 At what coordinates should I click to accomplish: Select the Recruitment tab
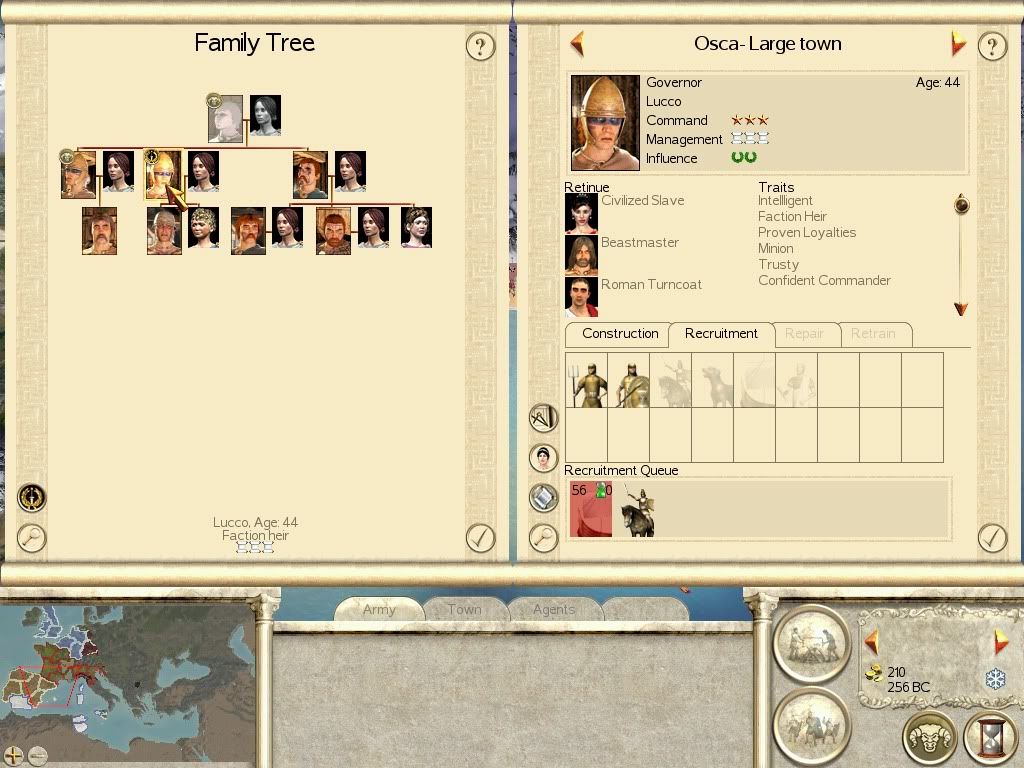click(721, 334)
